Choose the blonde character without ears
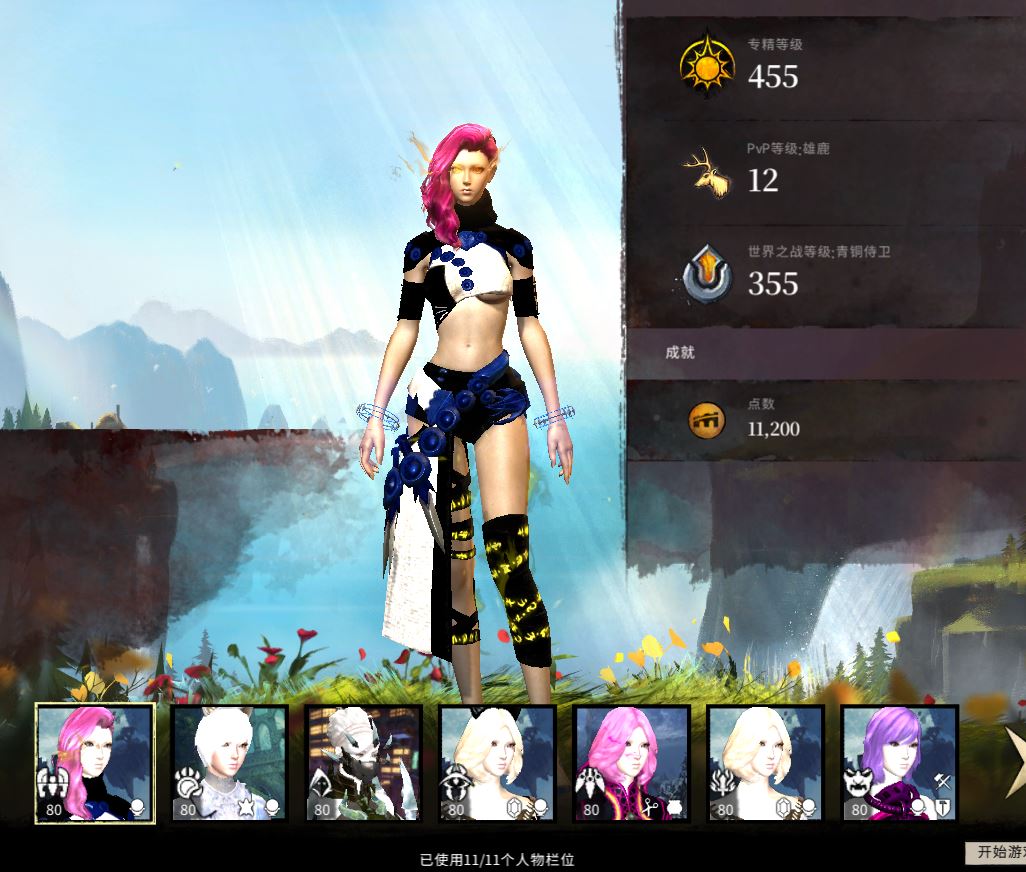 [766, 763]
